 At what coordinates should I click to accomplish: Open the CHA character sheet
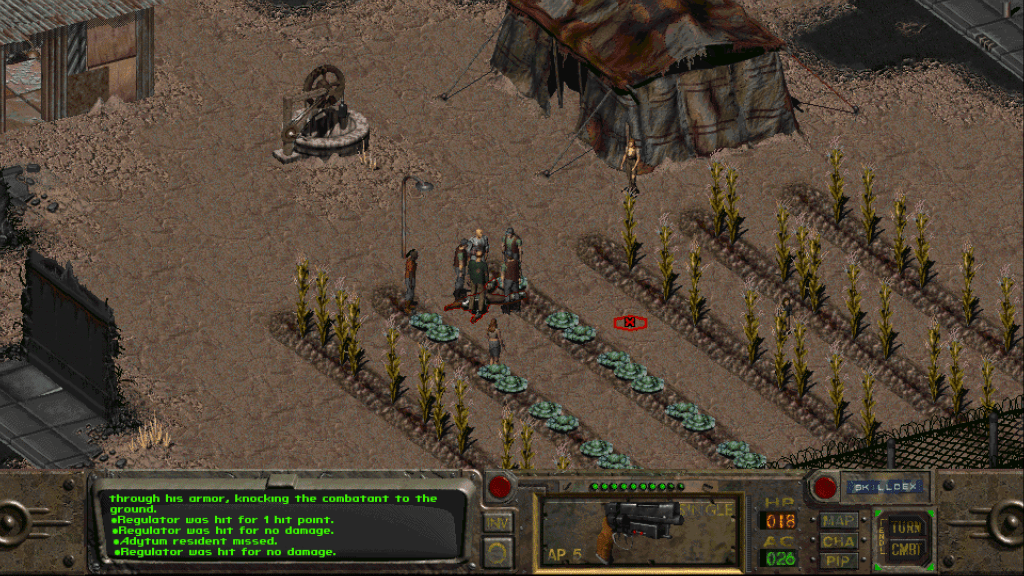(x=838, y=540)
